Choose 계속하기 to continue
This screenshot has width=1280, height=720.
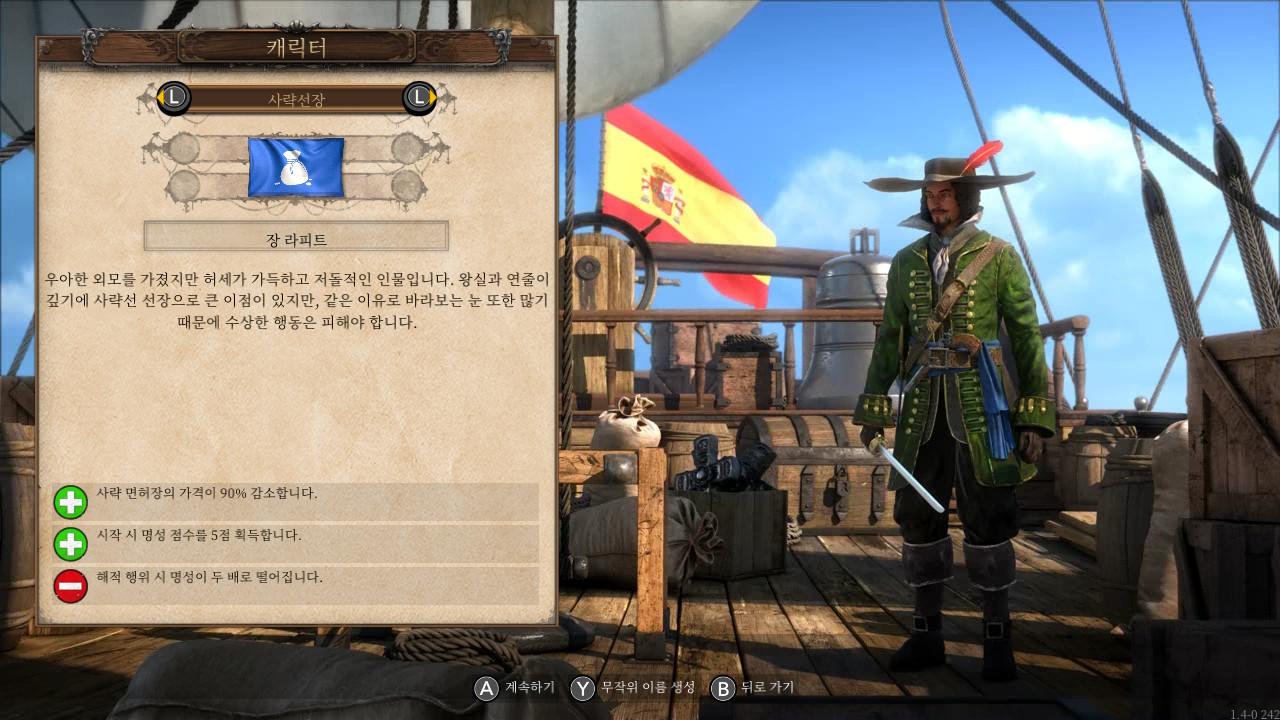520,688
